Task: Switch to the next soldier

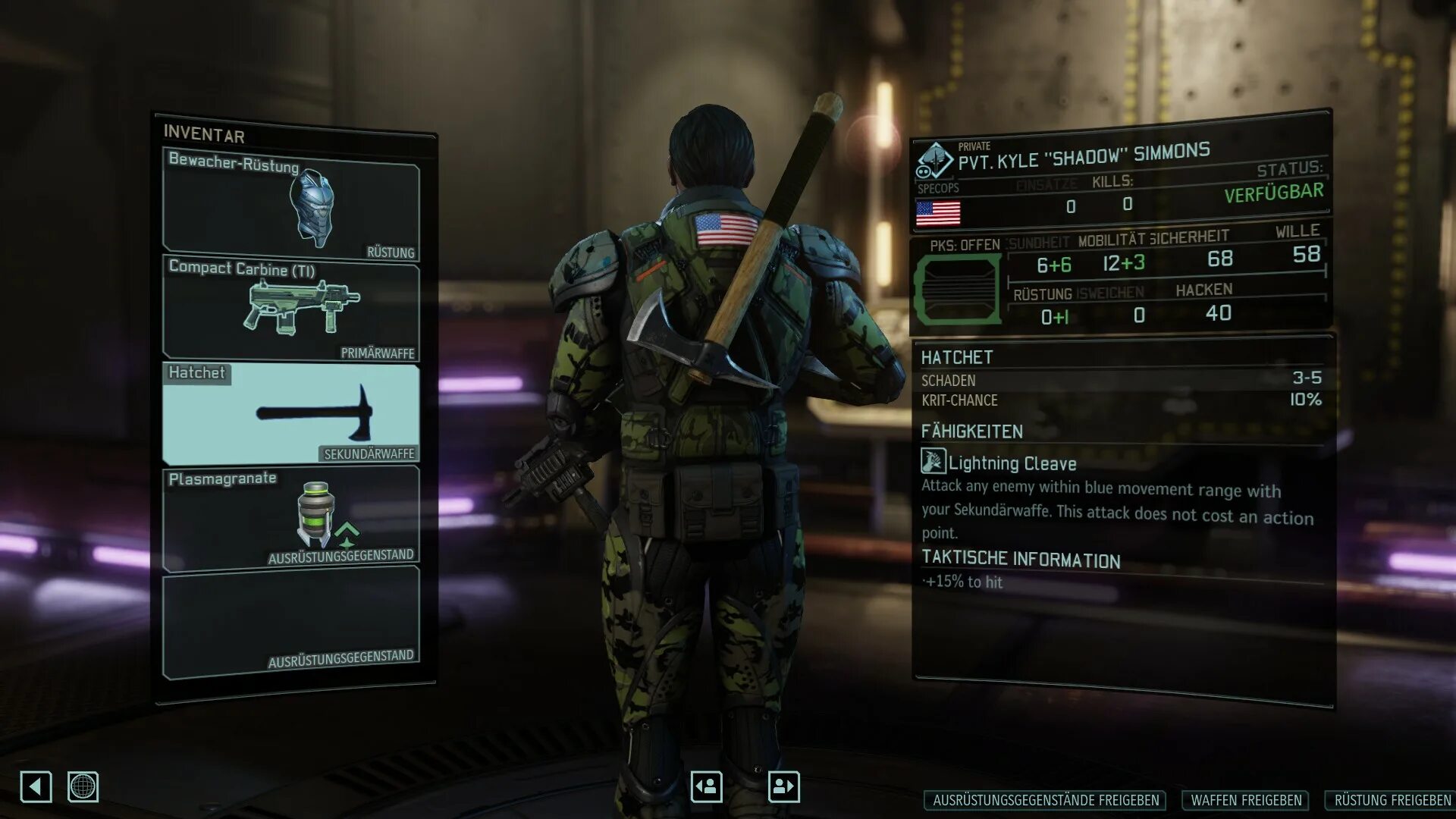Action: pos(783,786)
